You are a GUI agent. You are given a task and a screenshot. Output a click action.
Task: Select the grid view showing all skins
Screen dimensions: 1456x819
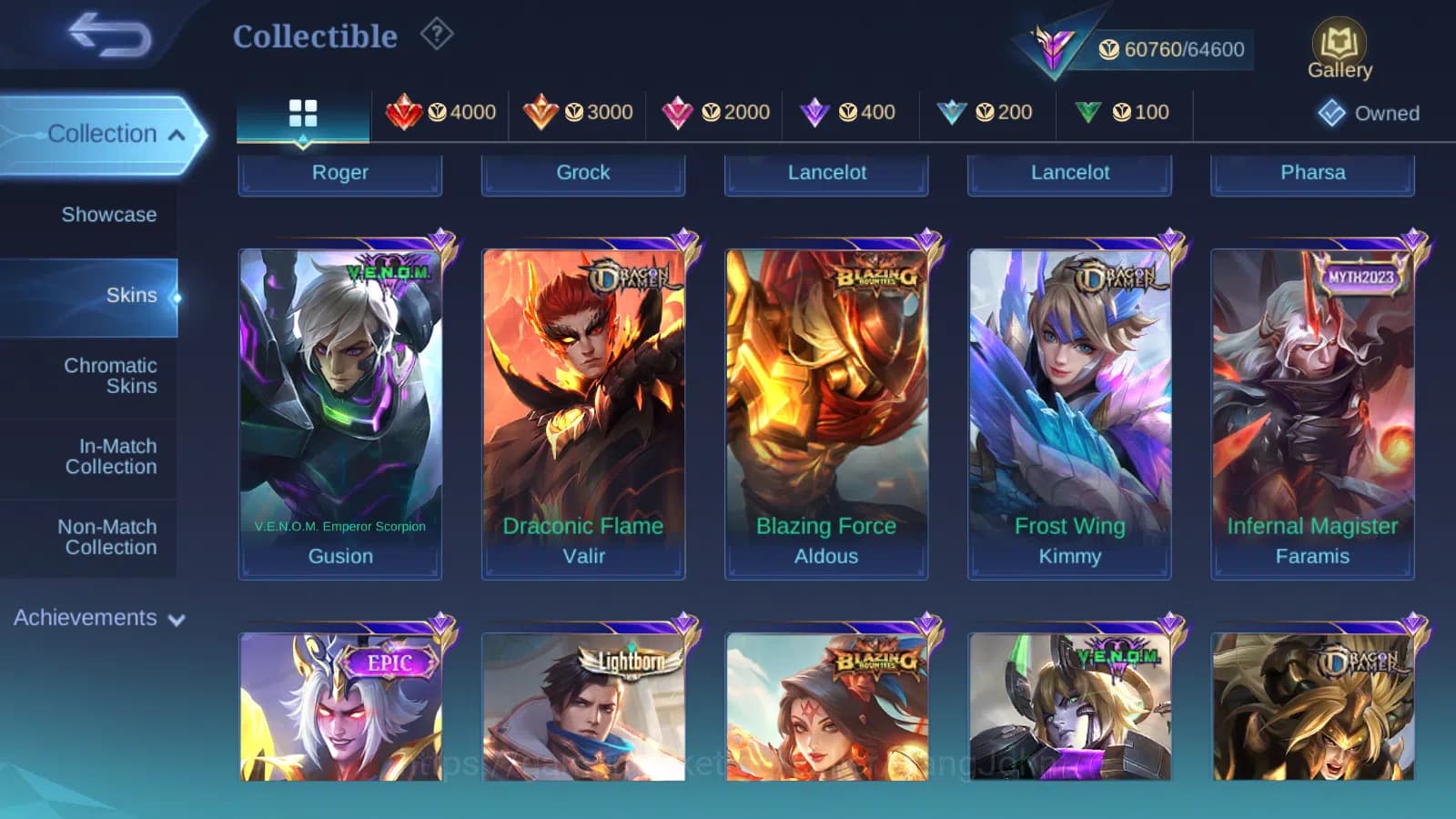pyautogui.click(x=302, y=113)
